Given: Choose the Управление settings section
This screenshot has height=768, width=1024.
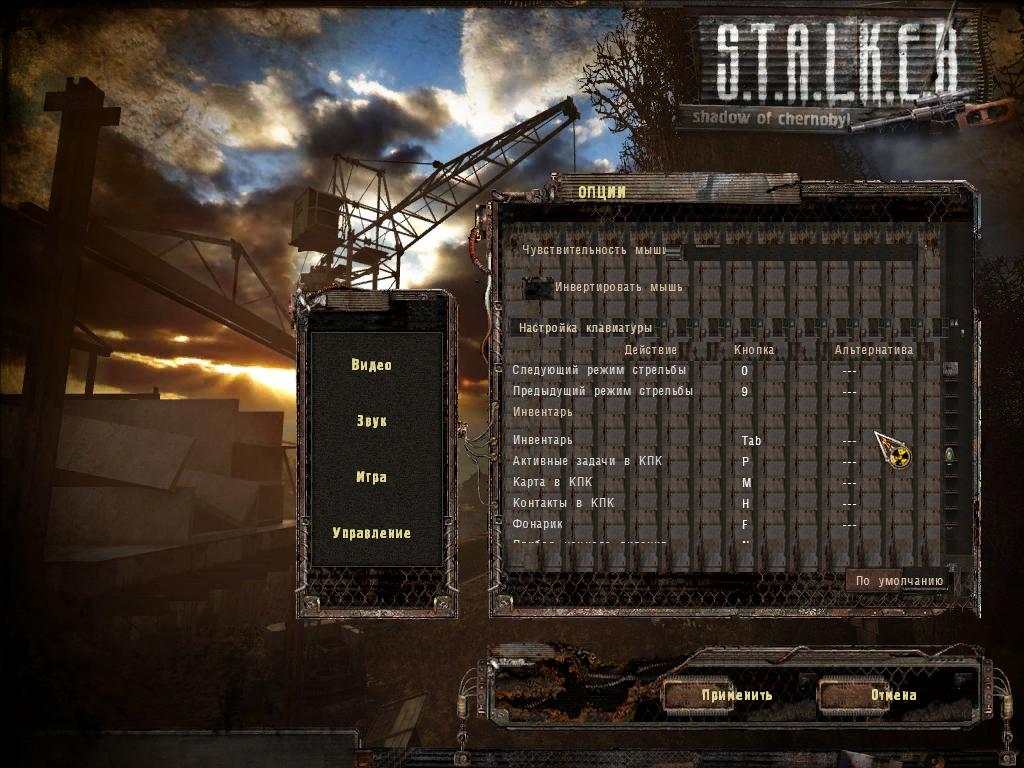Looking at the screenshot, I should [371, 533].
